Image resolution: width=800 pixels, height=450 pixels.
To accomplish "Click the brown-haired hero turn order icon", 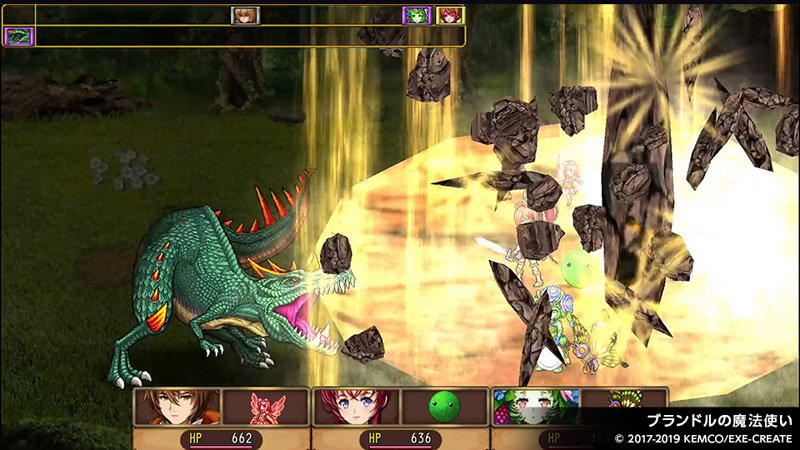I will pos(245,15).
